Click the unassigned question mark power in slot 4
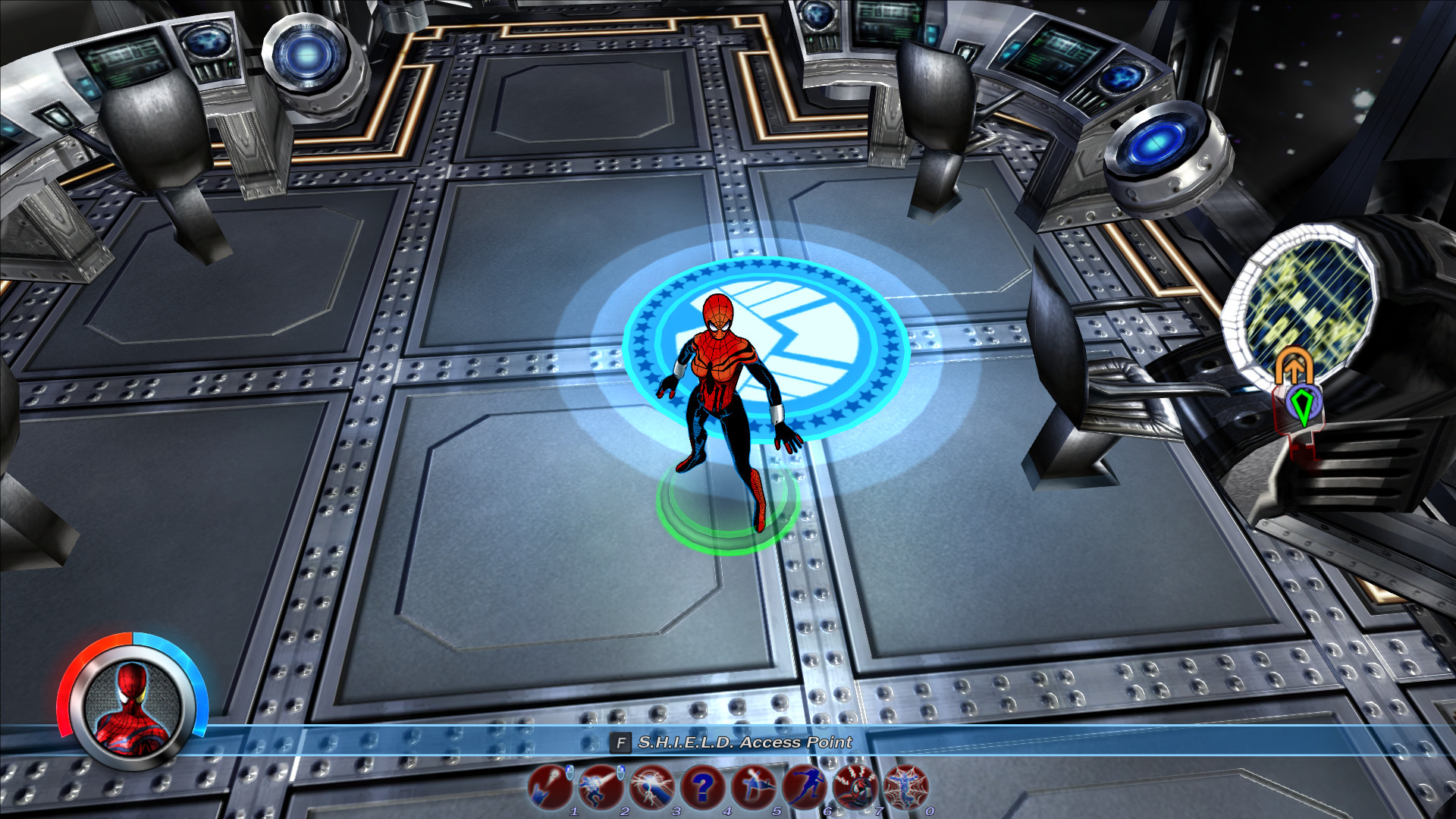 click(x=704, y=787)
